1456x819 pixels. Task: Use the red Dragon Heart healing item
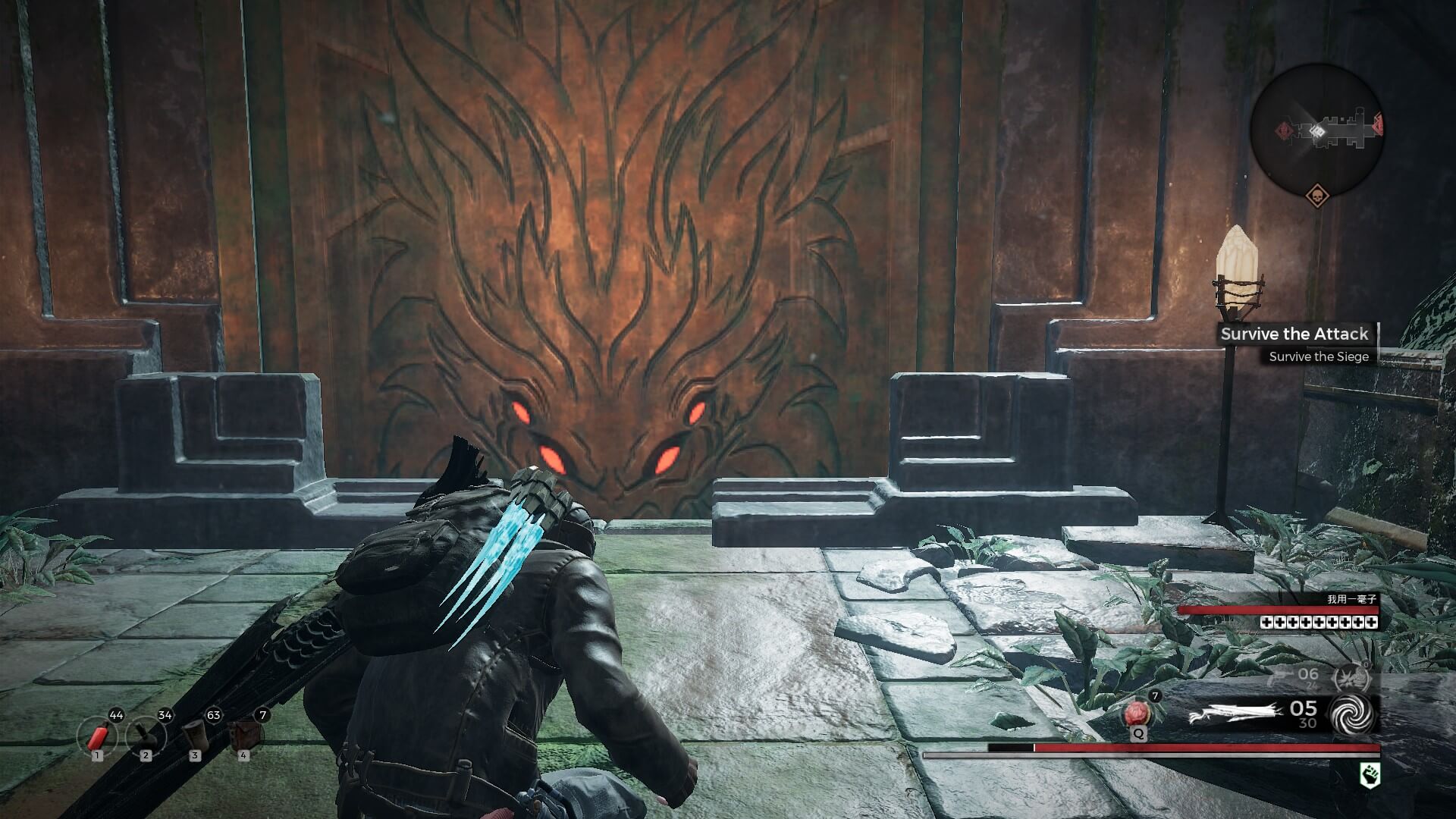[1137, 714]
